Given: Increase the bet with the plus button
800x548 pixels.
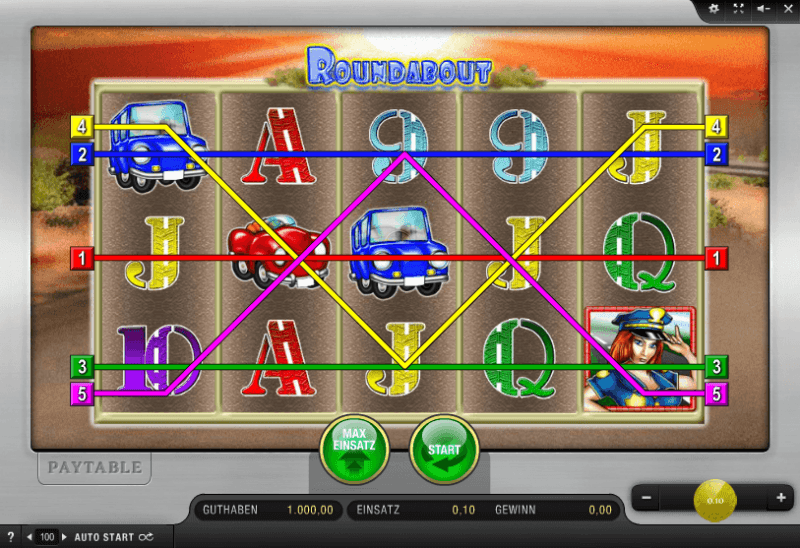Looking at the screenshot, I should coord(780,498).
